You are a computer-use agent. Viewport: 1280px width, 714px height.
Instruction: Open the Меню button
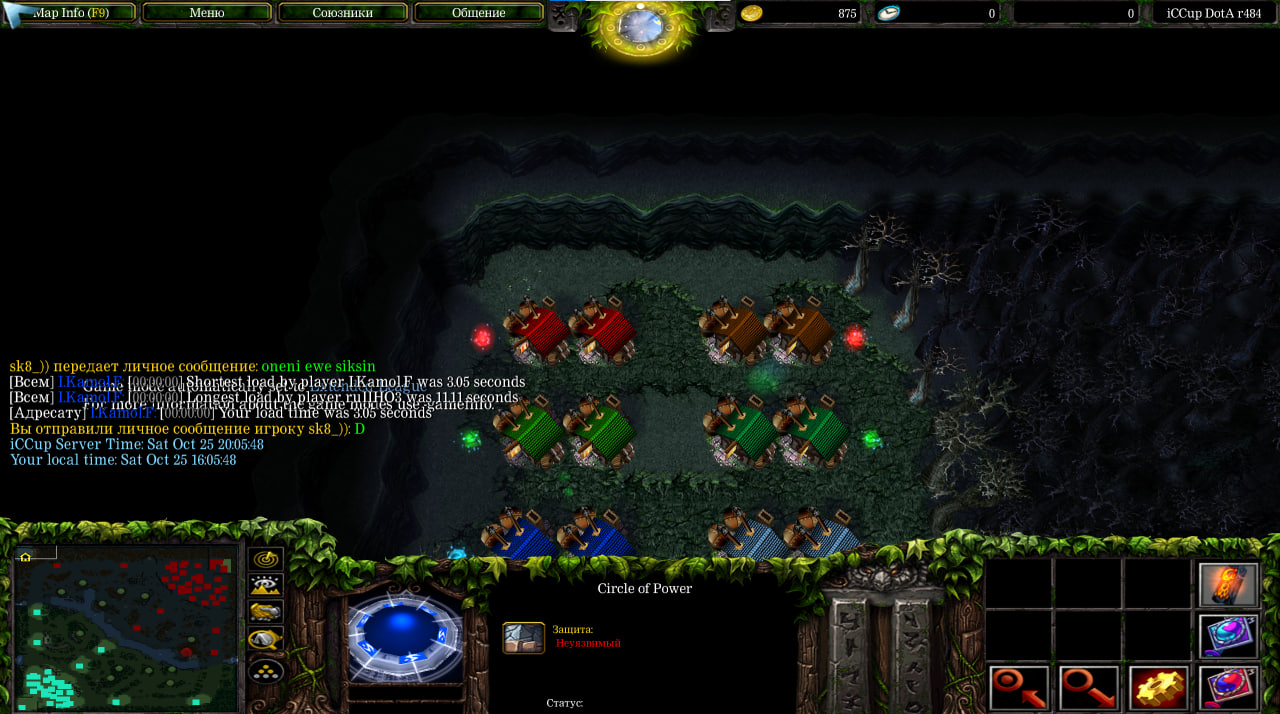point(207,13)
